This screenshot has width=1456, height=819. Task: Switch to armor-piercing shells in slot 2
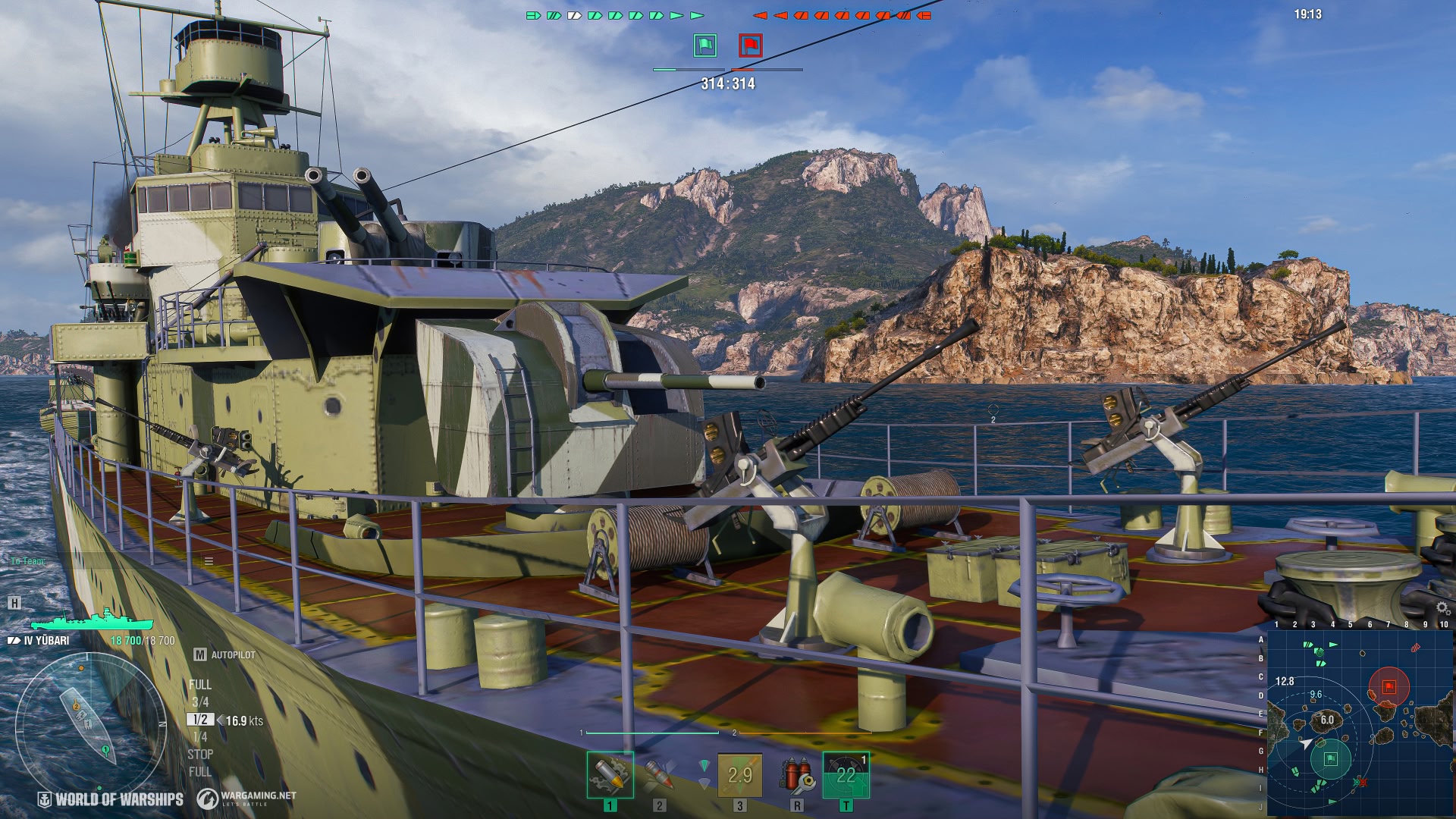659,774
